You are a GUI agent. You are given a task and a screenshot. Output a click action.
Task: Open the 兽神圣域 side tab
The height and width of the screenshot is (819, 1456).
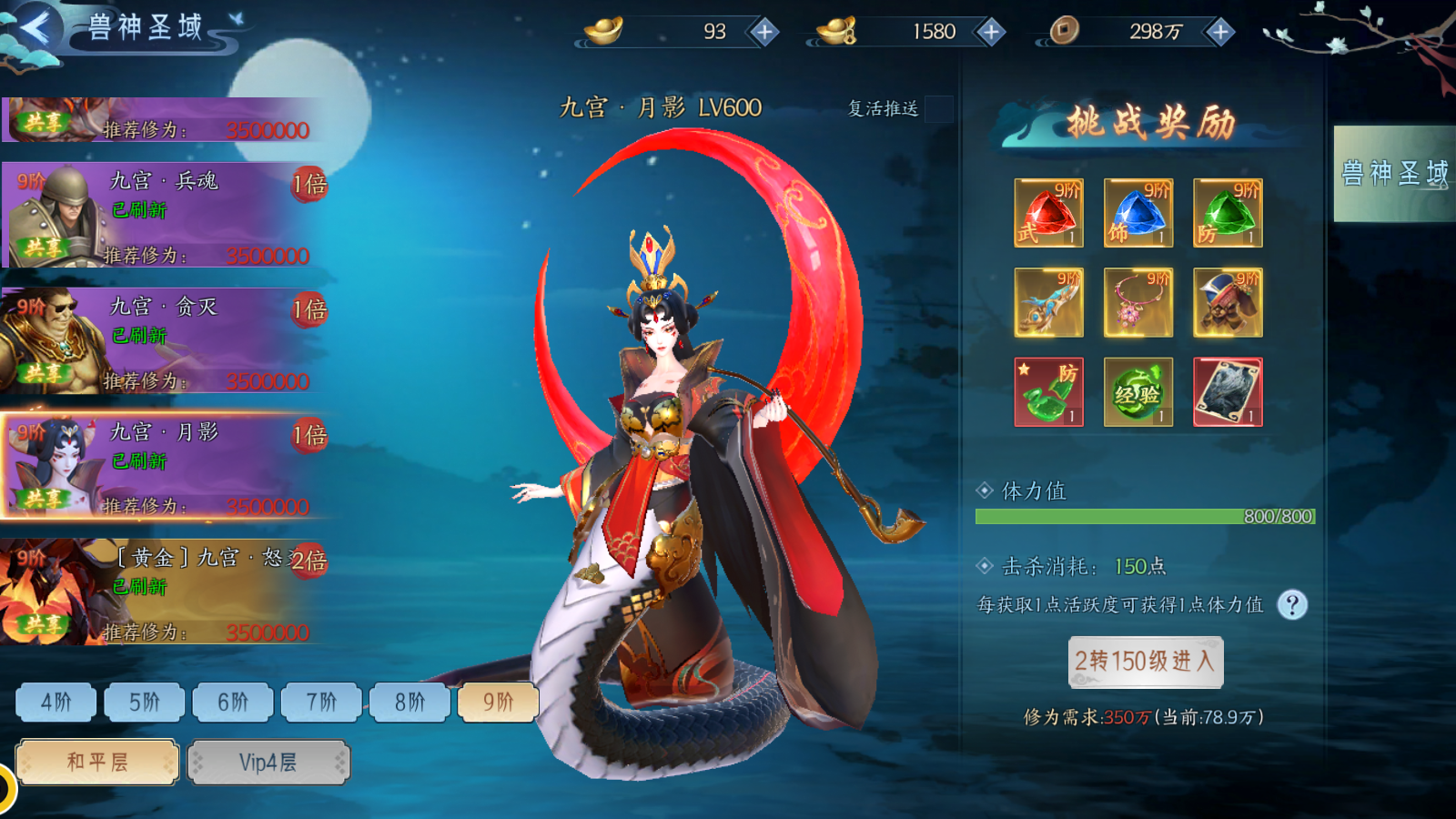(x=1393, y=174)
